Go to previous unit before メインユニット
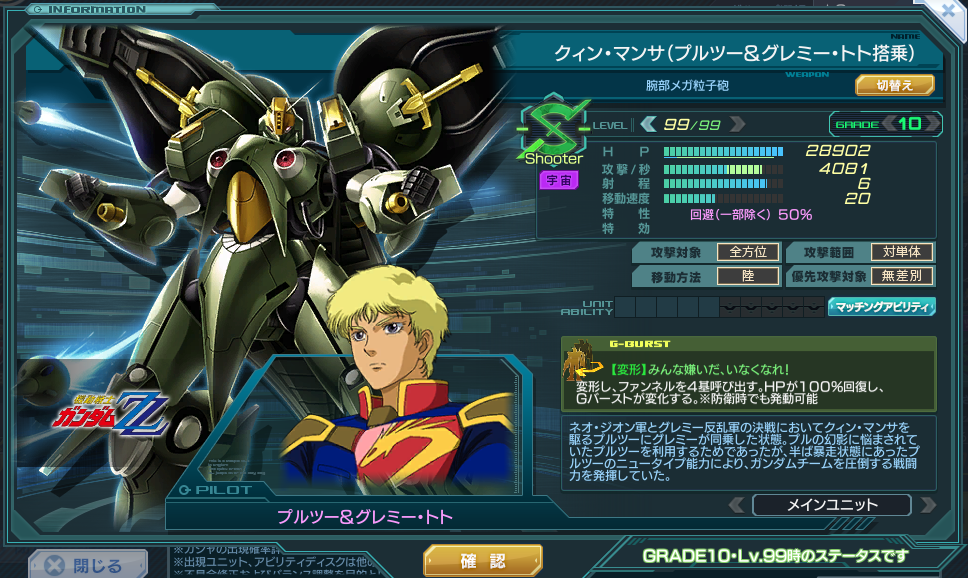Viewport: 968px width, 578px height. coord(736,505)
